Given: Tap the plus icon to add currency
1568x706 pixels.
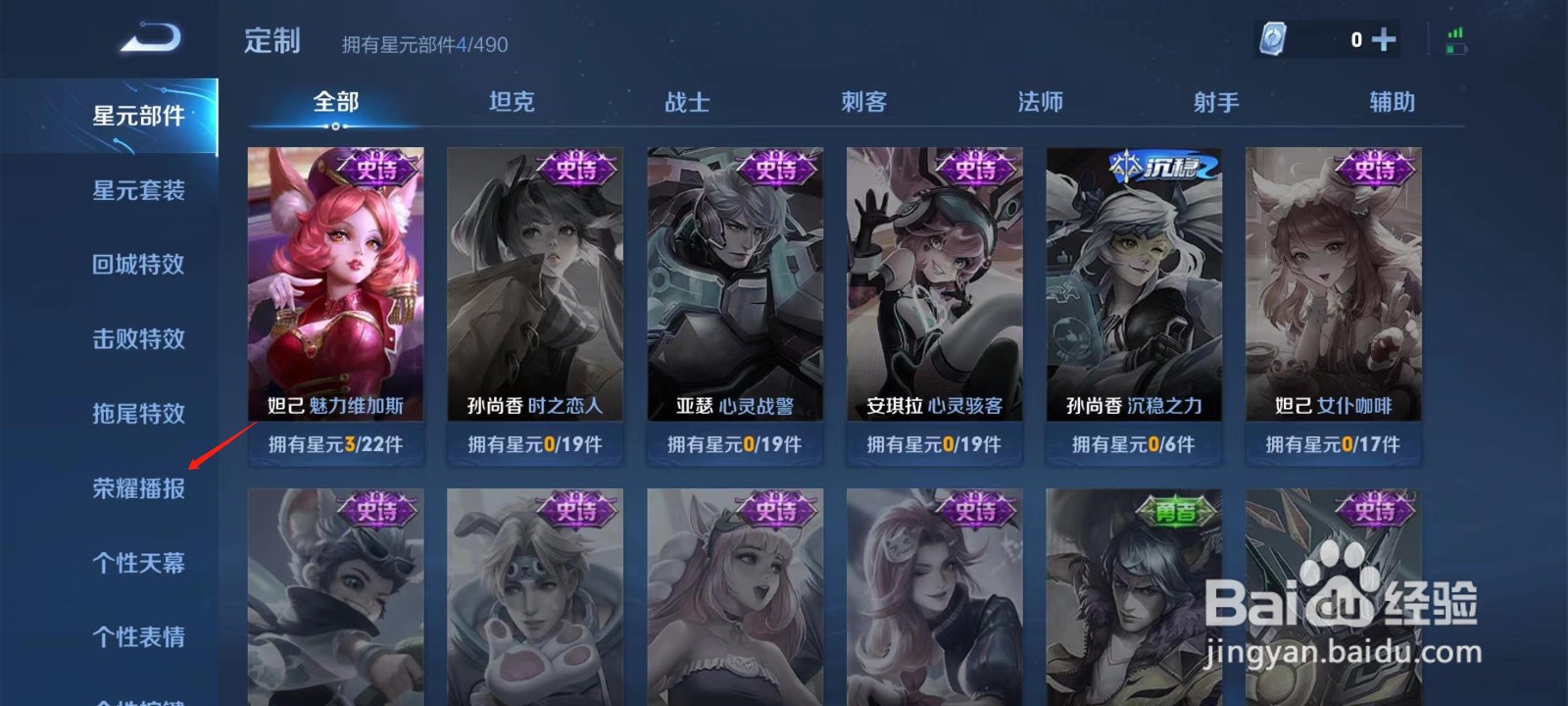Looking at the screenshot, I should [x=1383, y=40].
